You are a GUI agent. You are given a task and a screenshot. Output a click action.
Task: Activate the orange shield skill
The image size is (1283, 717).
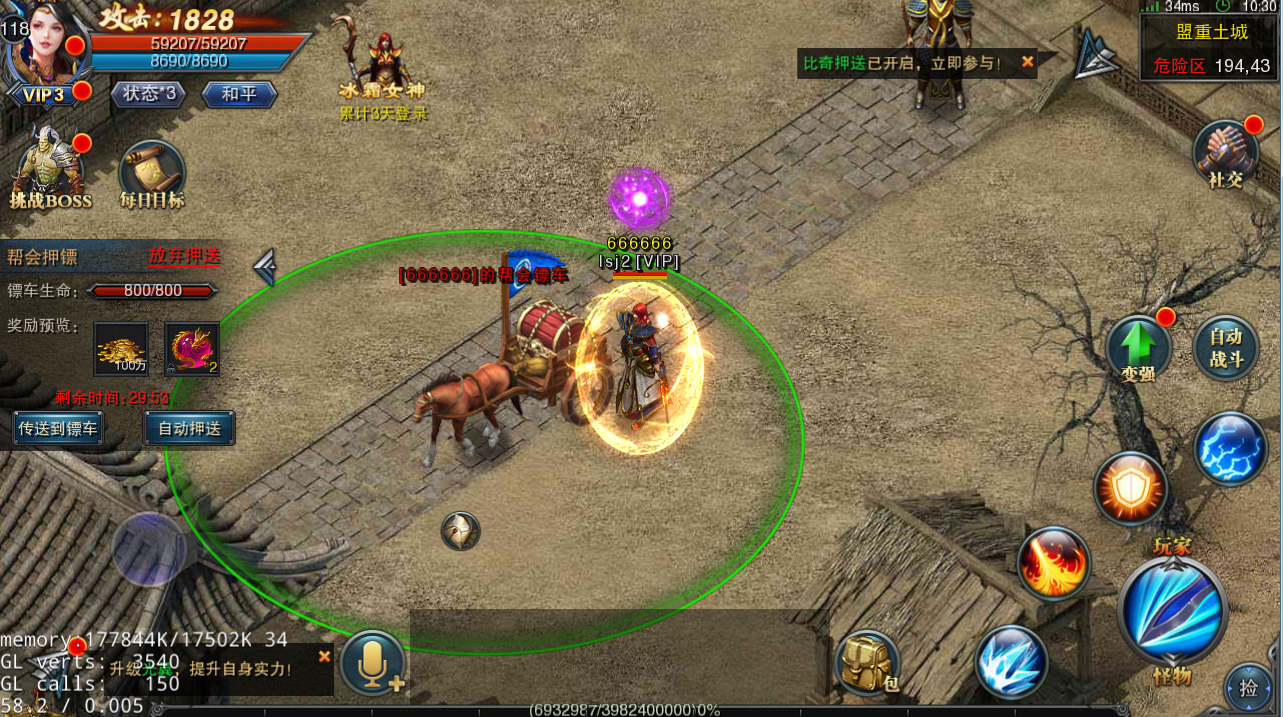click(x=1131, y=489)
